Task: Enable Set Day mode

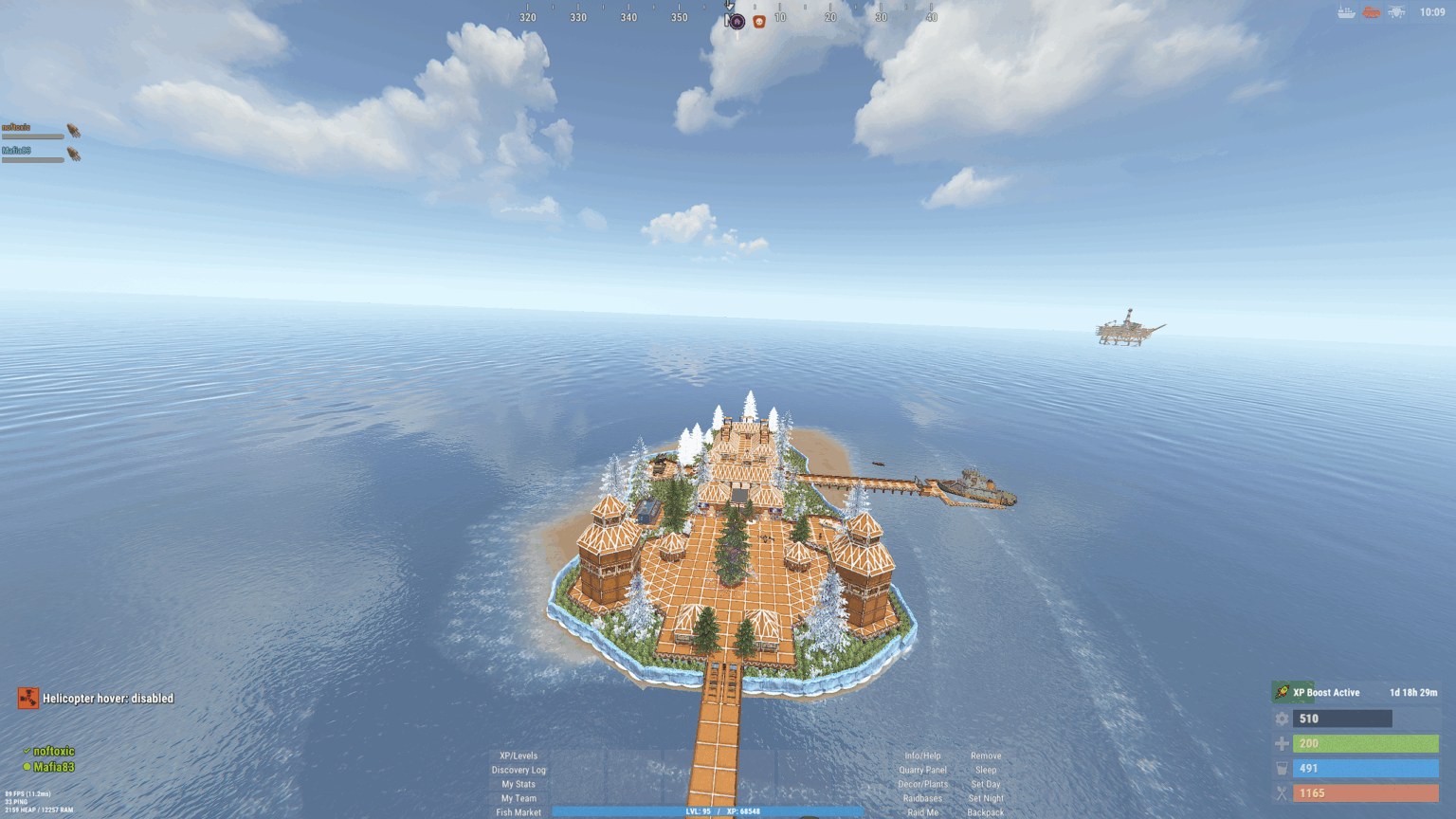Action: 986,784
